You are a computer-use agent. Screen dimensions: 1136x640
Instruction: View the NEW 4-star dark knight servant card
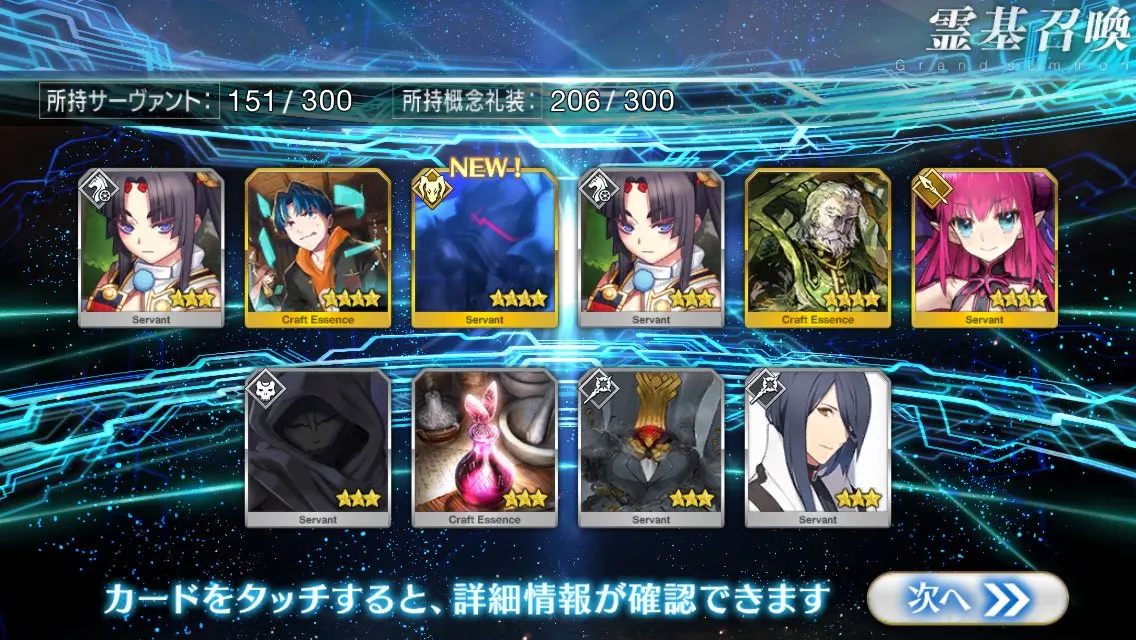(485, 248)
